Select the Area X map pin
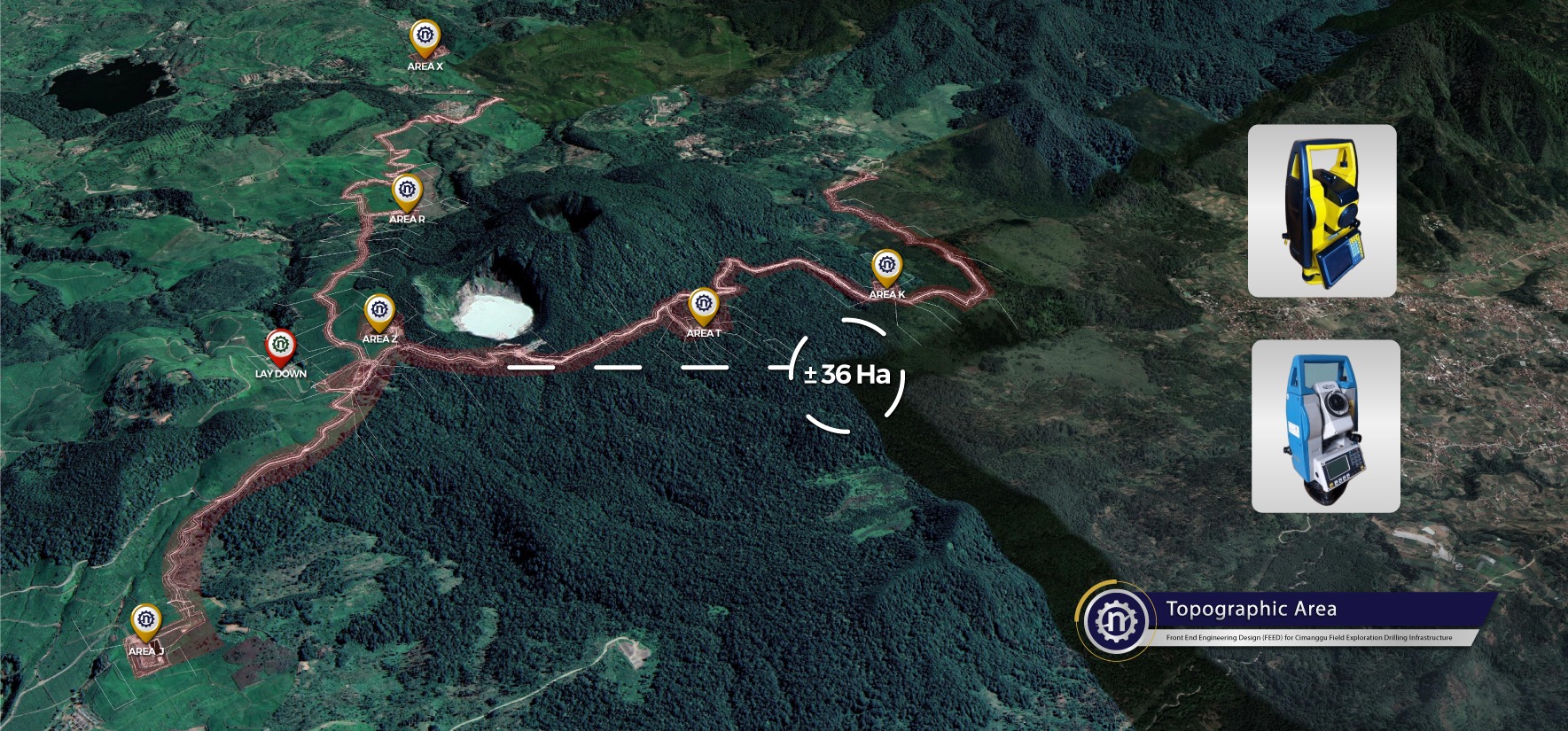Viewport: 1568px width, 731px height. (425, 38)
